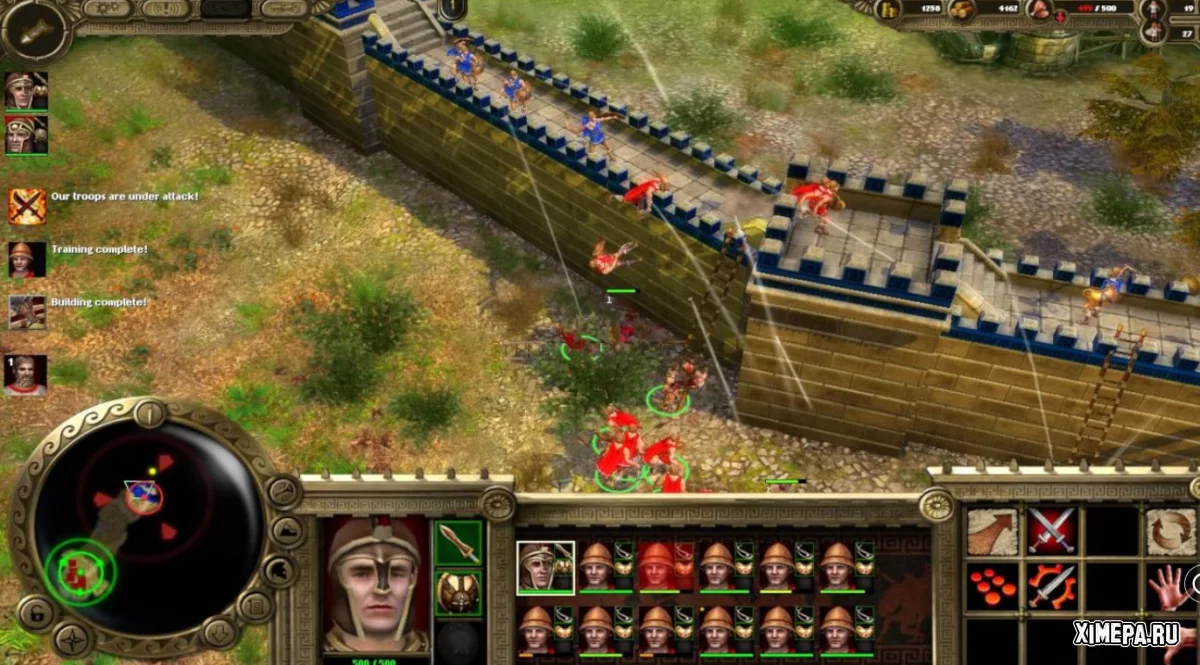Screen dimensions: 1200x665
Task: Select control group 1 bearded hero portrait
Action: [25, 375]
